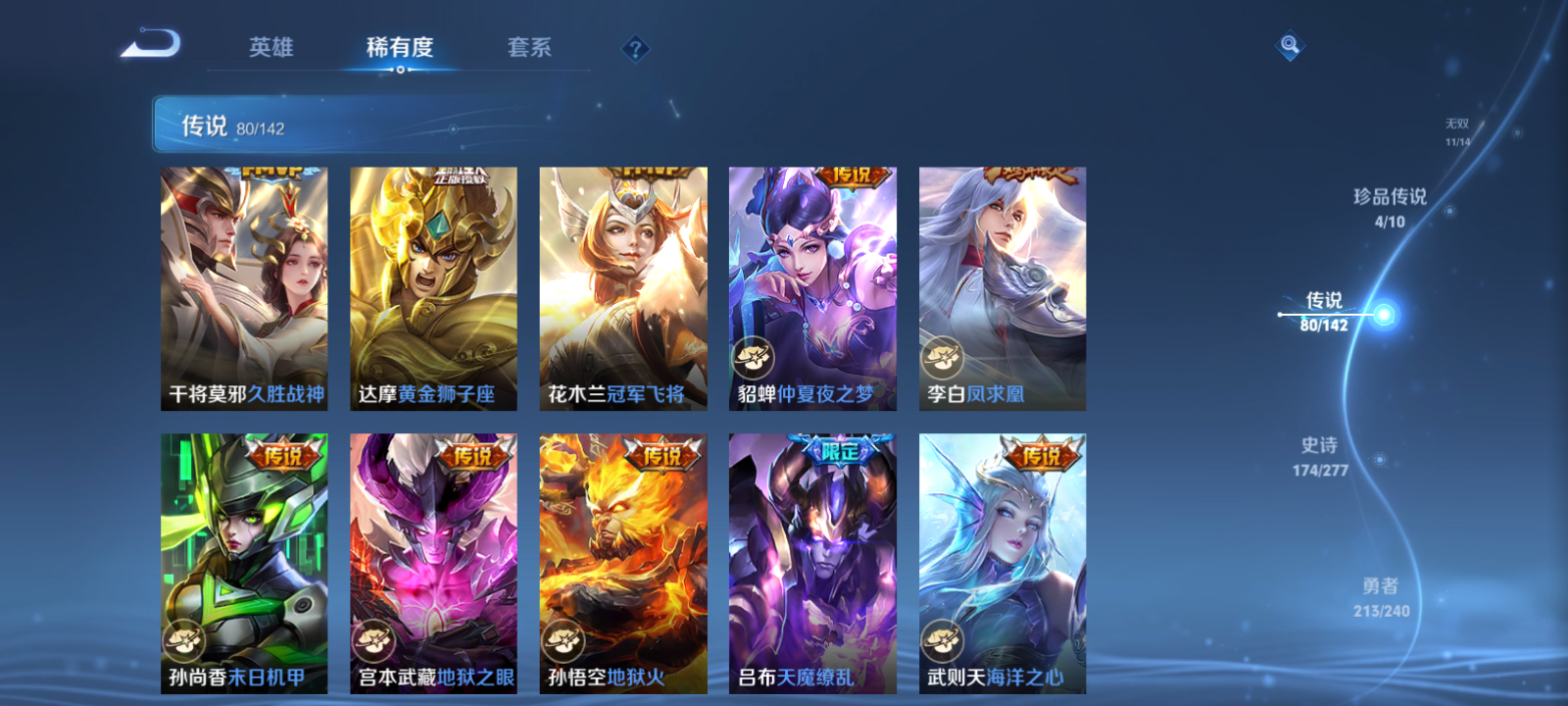
Task: Click the back arrow icon top left
Action: [x=152, y=44]
